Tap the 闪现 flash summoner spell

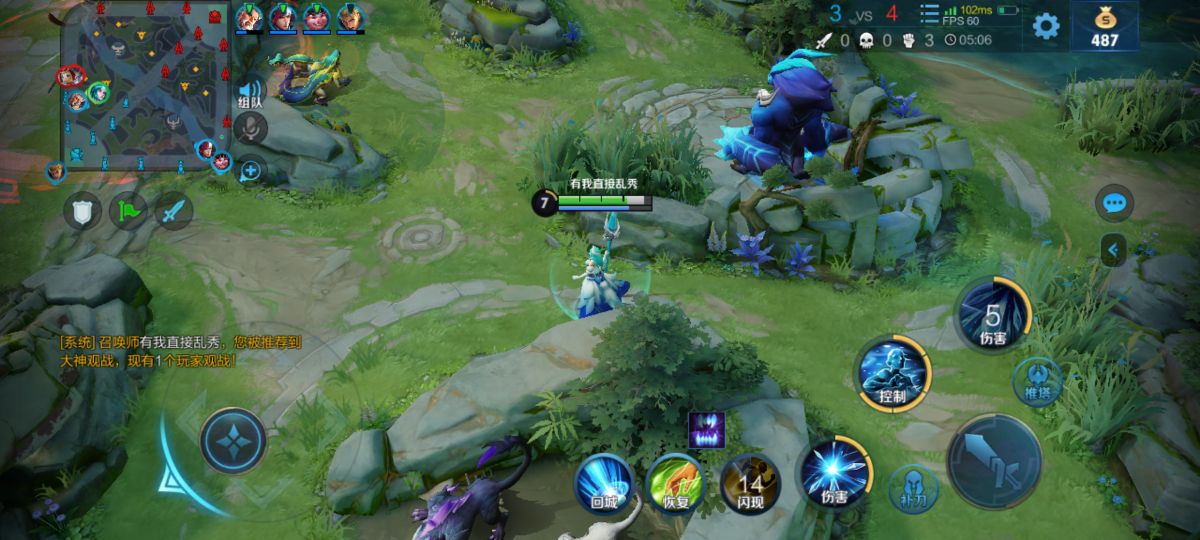pyautogui.click(x=750, y=482)
